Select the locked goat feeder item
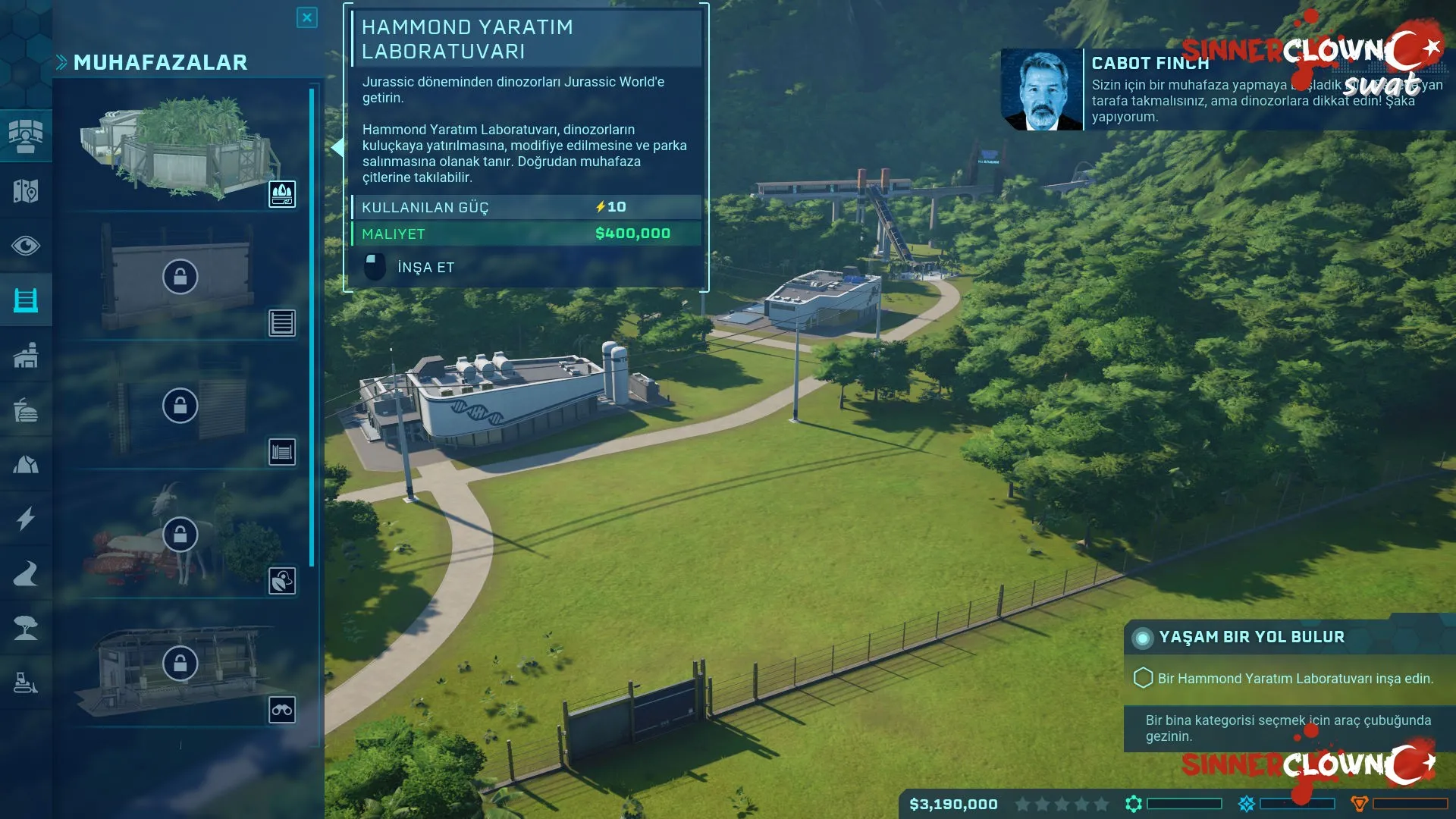Image resolution: width=1456 pixels, height=819 pixels. click(x=180, y=535)
